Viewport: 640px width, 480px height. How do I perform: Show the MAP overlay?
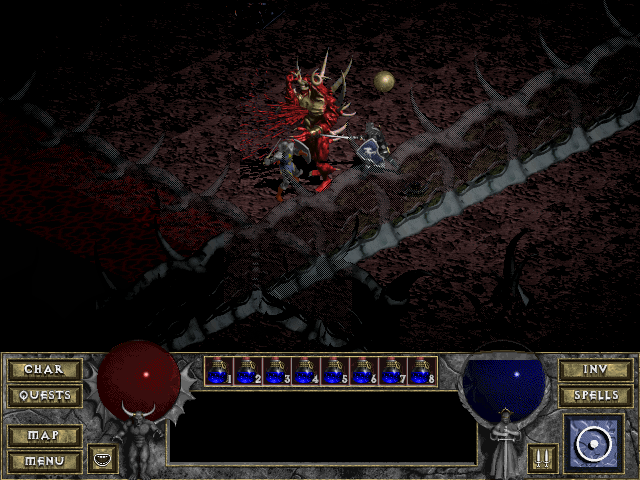tap(45, 436)
